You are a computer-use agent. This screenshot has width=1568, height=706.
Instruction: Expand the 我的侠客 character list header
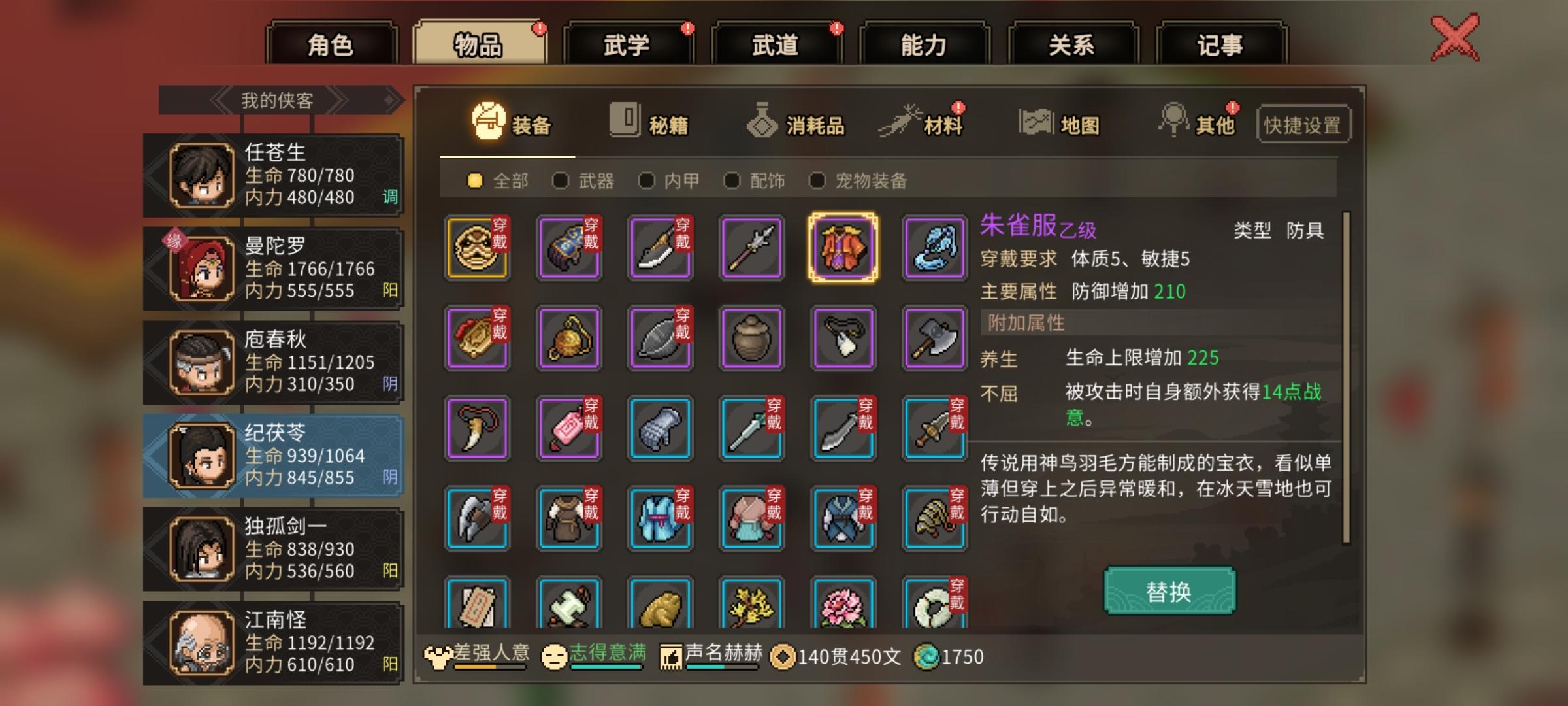(x=274, y=99)
